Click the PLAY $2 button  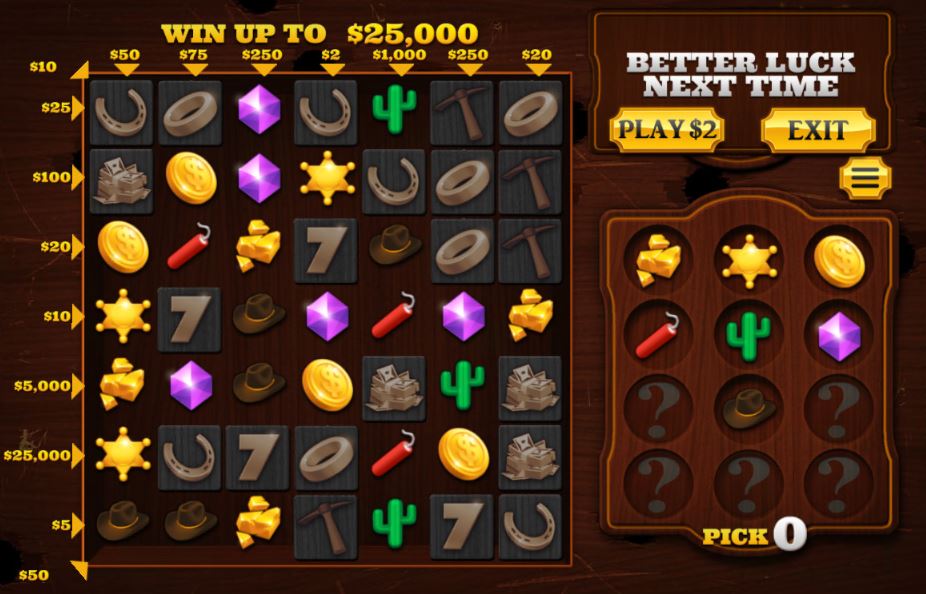[666, 130]
